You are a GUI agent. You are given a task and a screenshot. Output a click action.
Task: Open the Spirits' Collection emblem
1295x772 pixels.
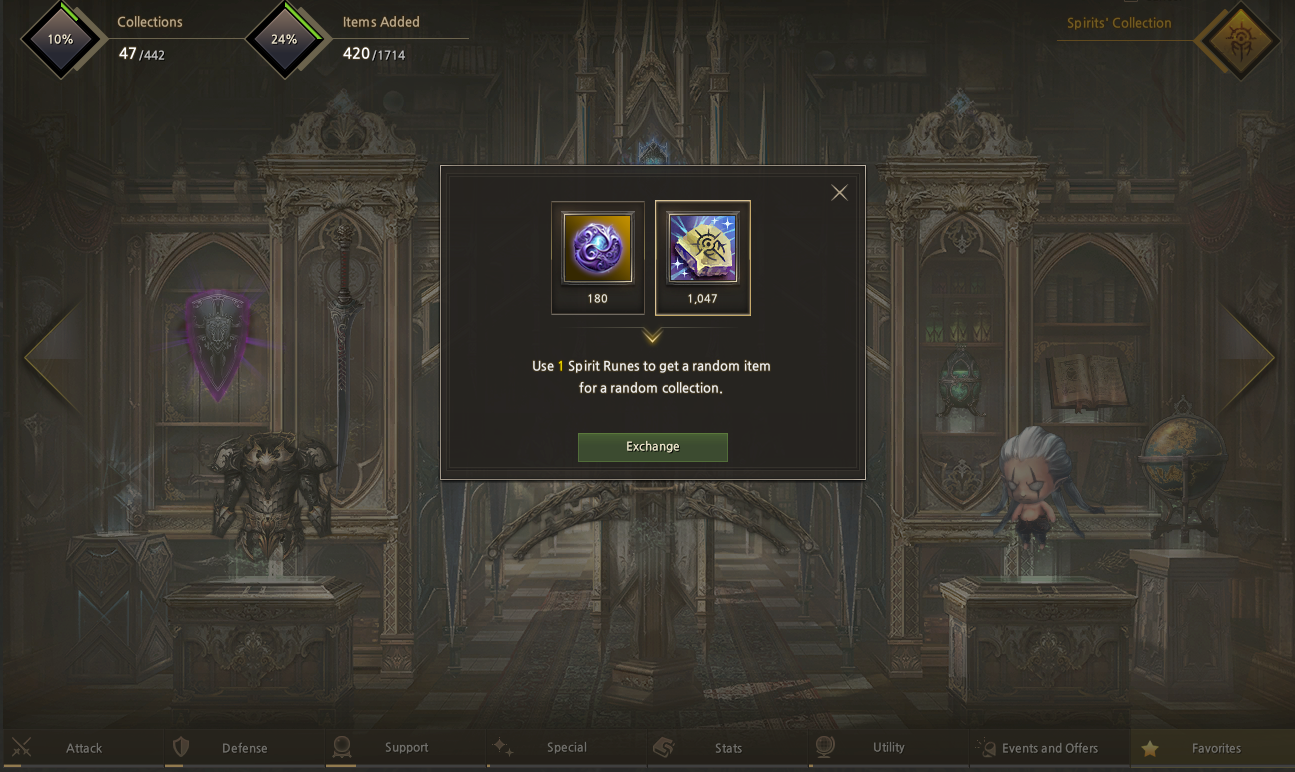1239,41
